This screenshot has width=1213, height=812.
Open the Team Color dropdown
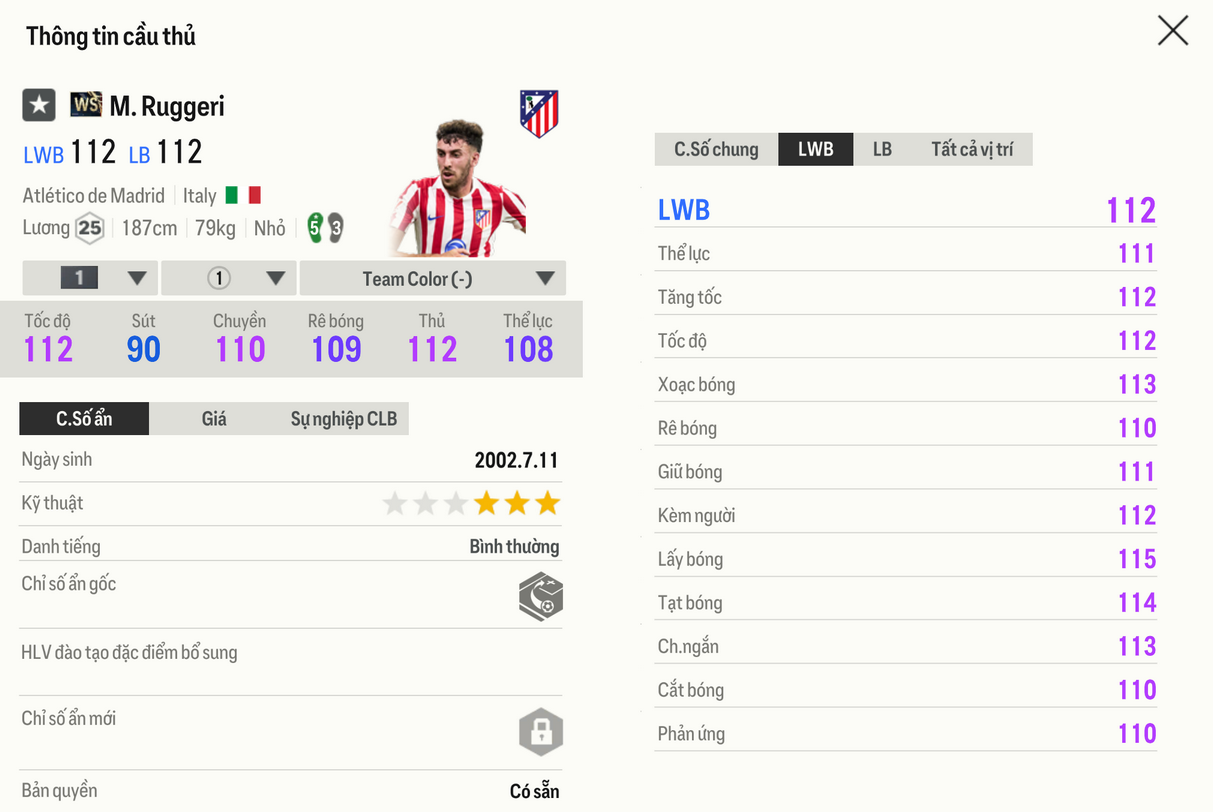click(432, 279)
